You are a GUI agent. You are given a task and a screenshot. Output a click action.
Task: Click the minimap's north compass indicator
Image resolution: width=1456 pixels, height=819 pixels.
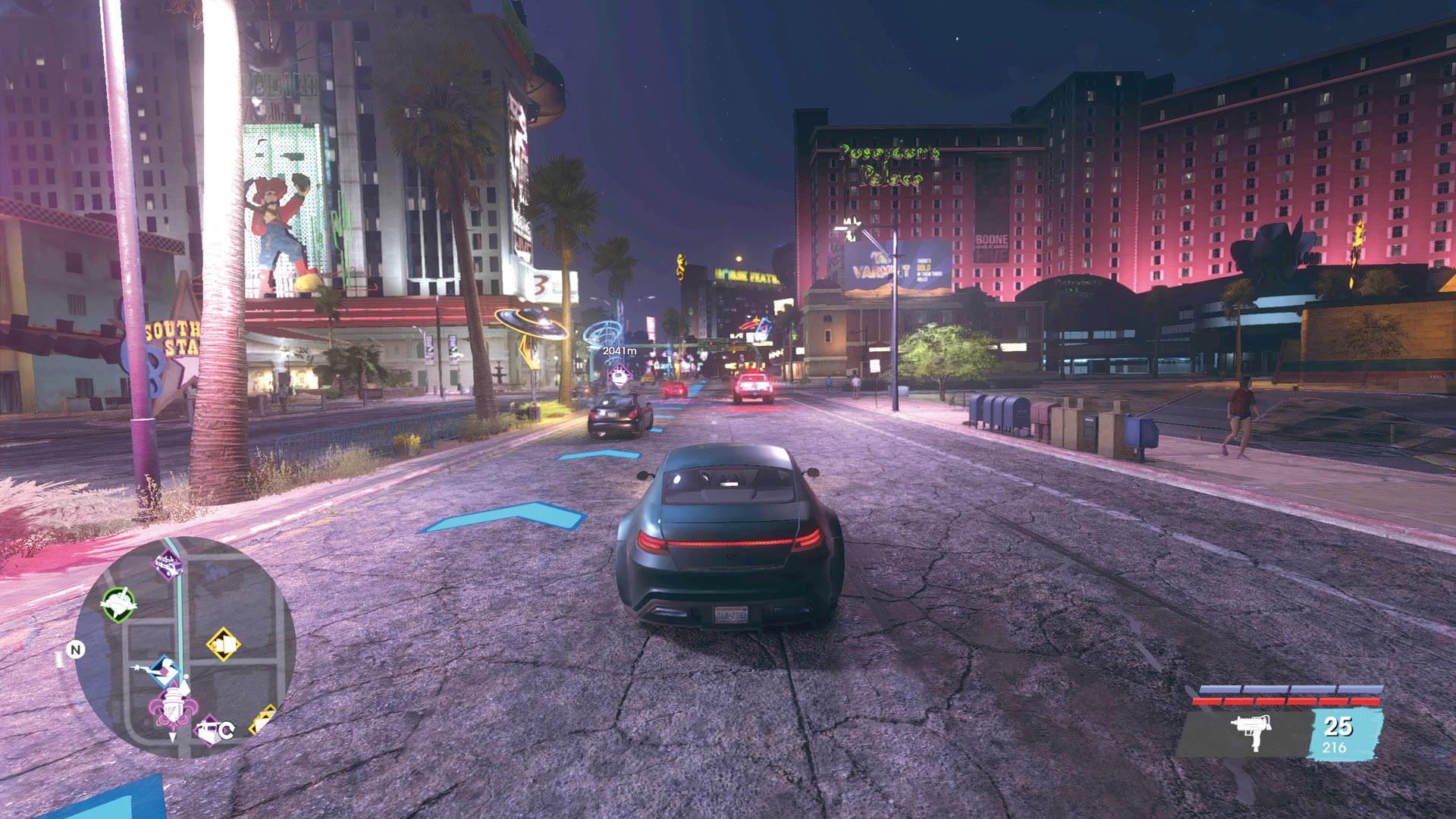tap(75, 650)
